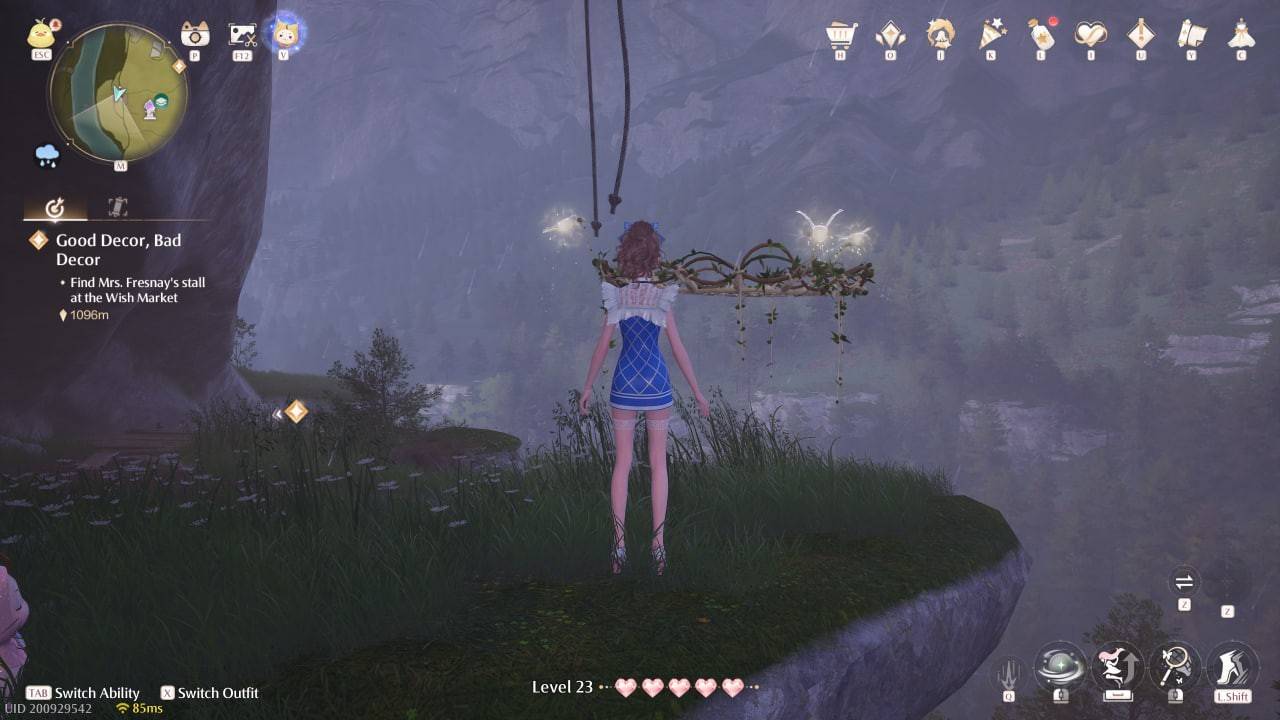This screenshot has width=1280, height=720.
Task: Click the Level 23 heart progress meter
Action: [x=640, y=687]
